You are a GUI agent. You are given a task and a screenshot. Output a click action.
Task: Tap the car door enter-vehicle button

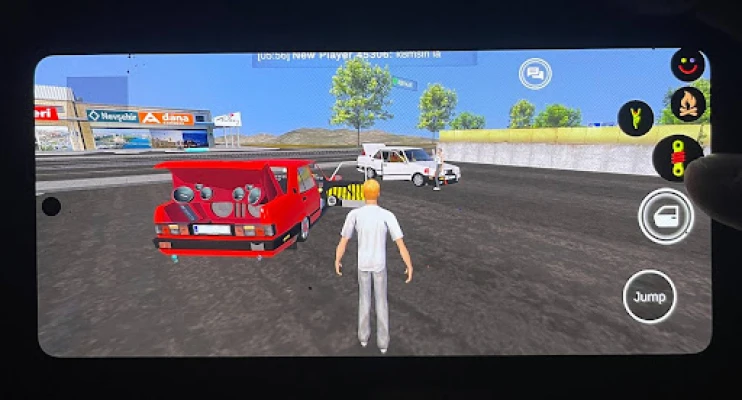666,215
